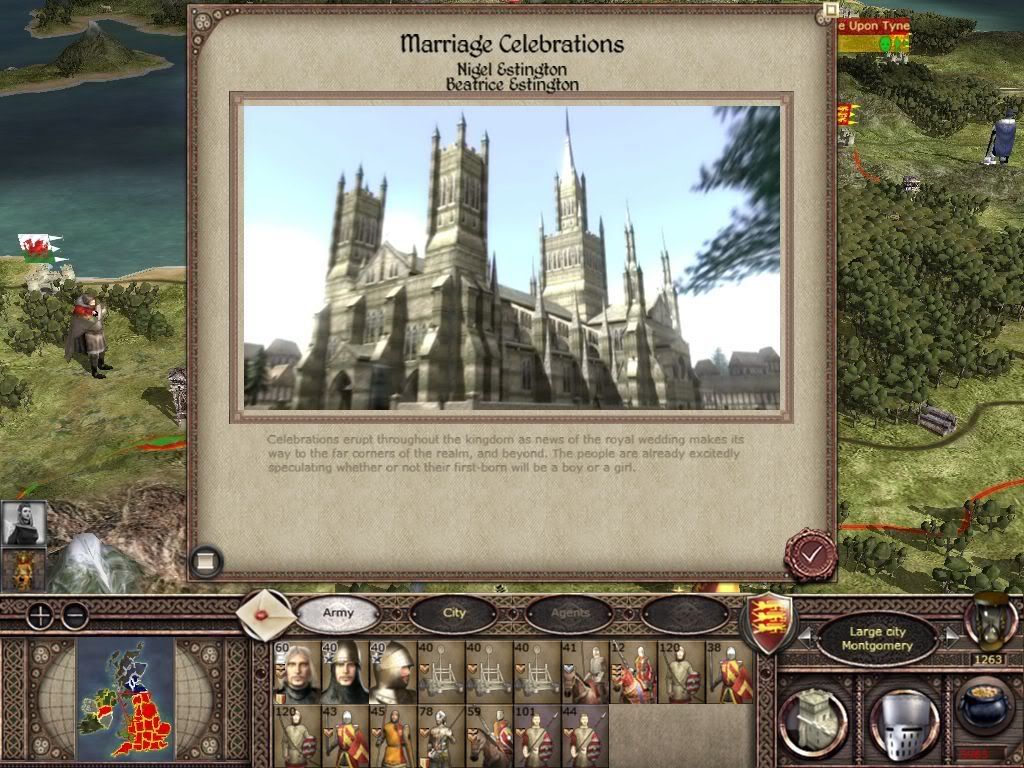Select the Agents tab
The width and height of the screenshot is (1024, 768).
point(569,612)
